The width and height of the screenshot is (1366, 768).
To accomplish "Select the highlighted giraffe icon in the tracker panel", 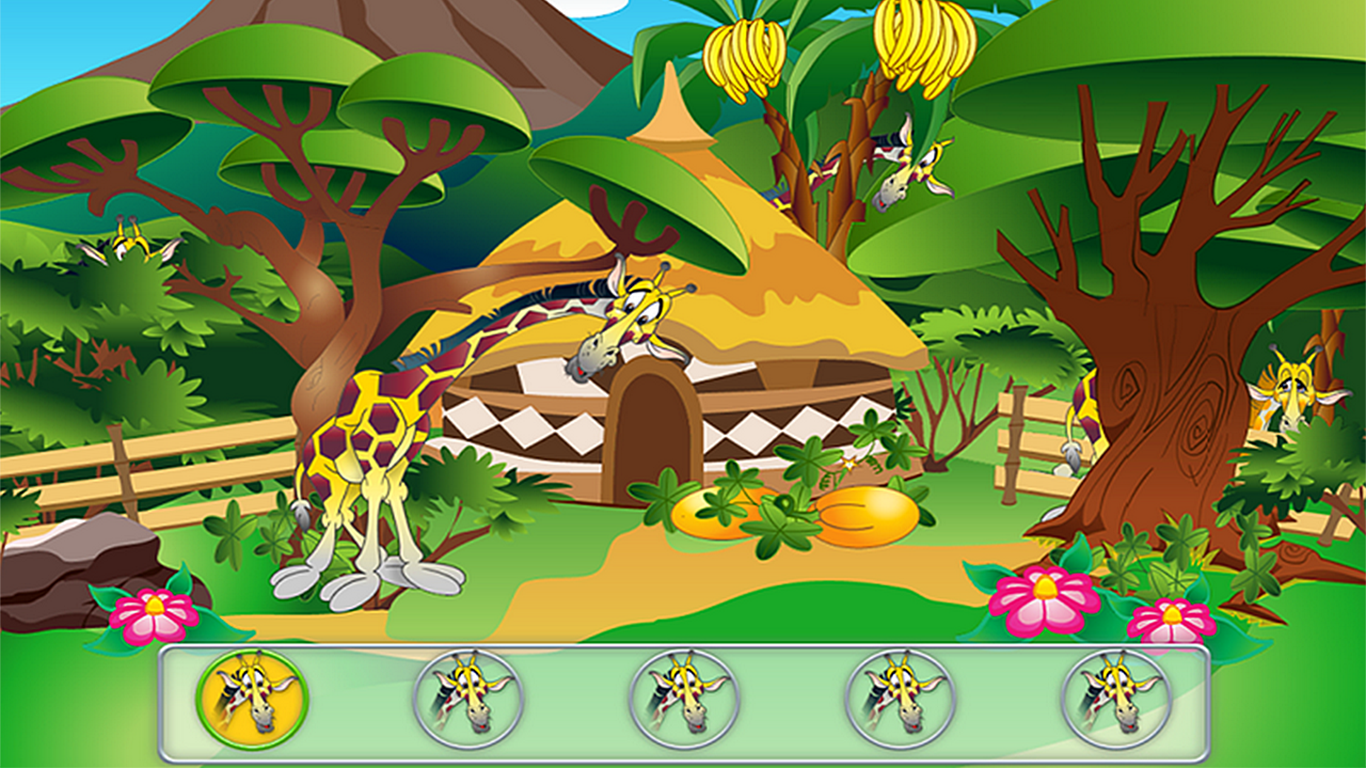I will [x=248, y=700].
